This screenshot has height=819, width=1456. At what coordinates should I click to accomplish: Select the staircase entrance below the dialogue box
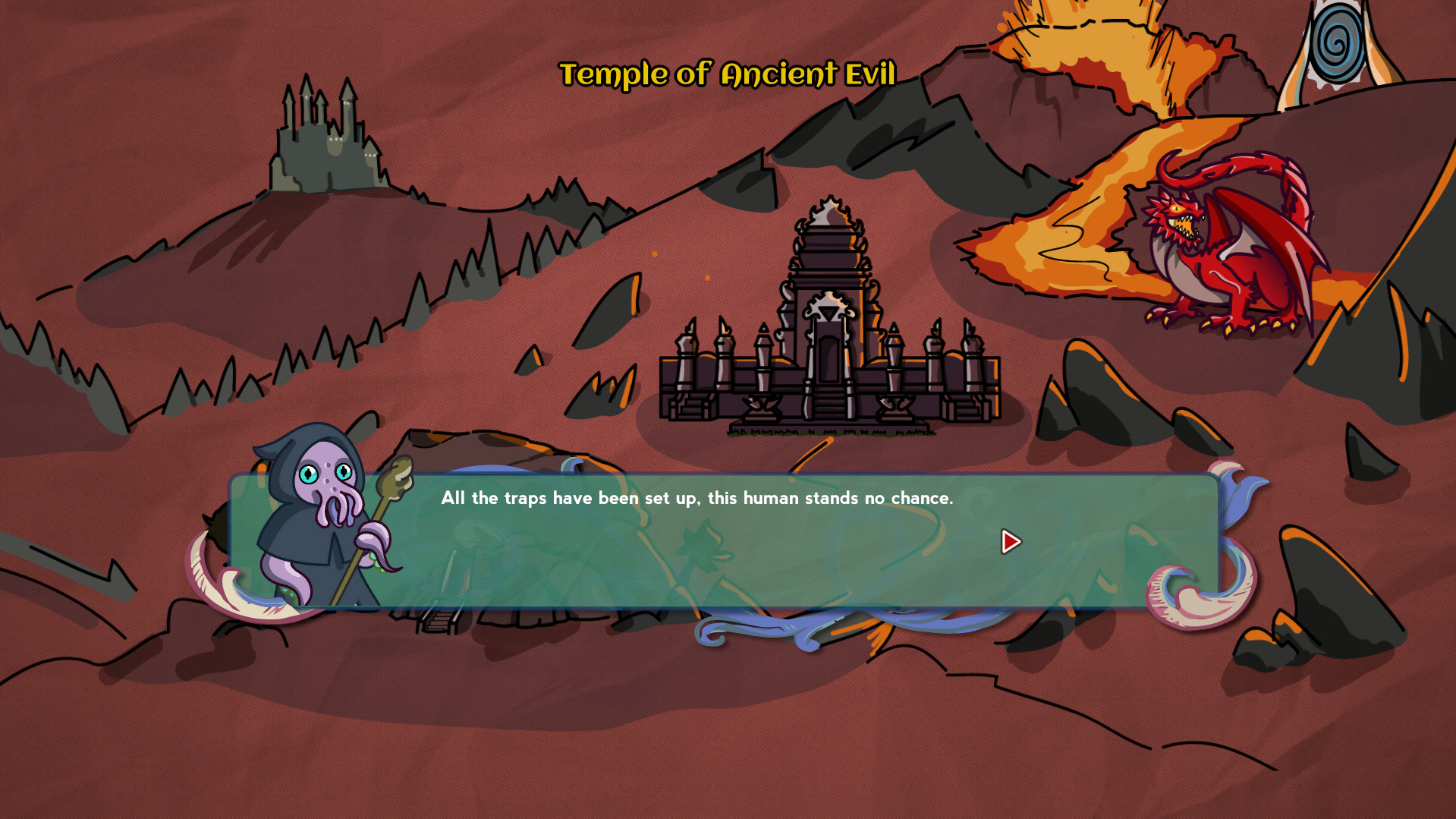click(x=436, y=622)
